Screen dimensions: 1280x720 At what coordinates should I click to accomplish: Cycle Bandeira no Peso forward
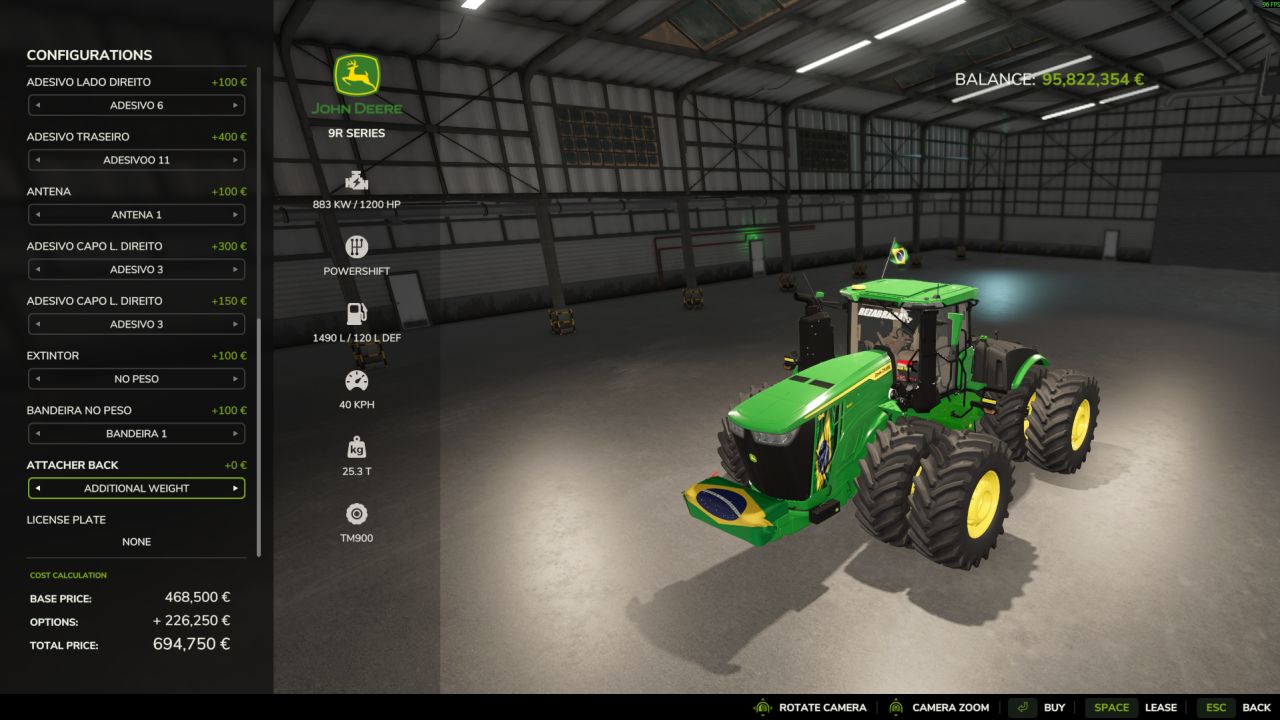236,434
